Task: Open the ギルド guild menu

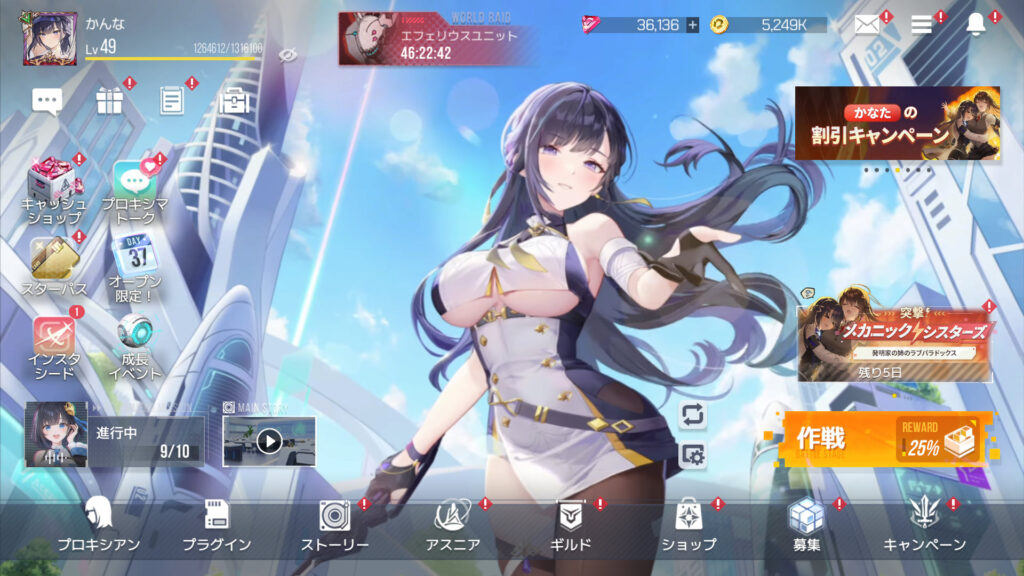Action: pyautogui.click(x=571, y=524)
